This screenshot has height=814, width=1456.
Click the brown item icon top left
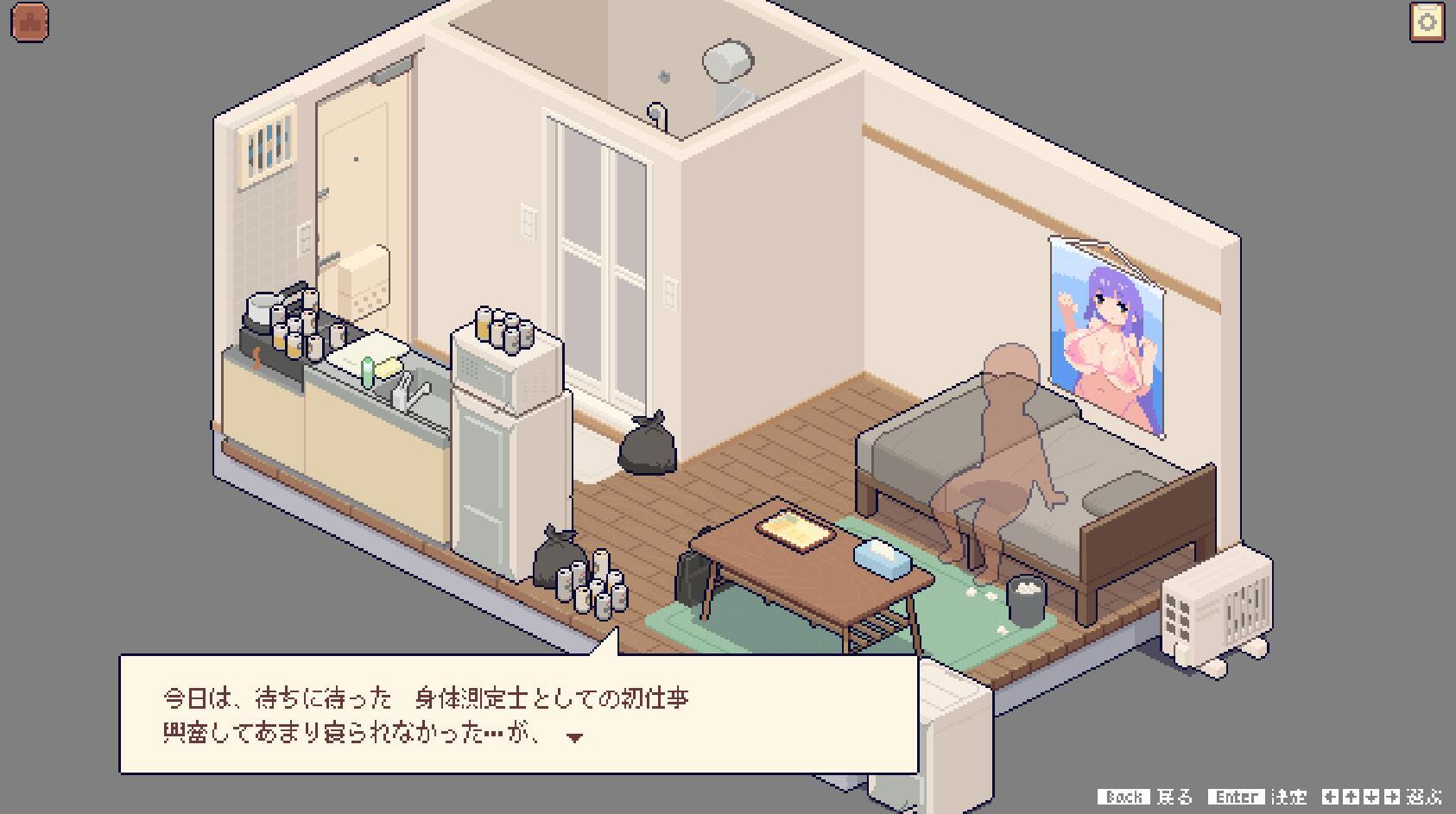[x=28, y=22]
